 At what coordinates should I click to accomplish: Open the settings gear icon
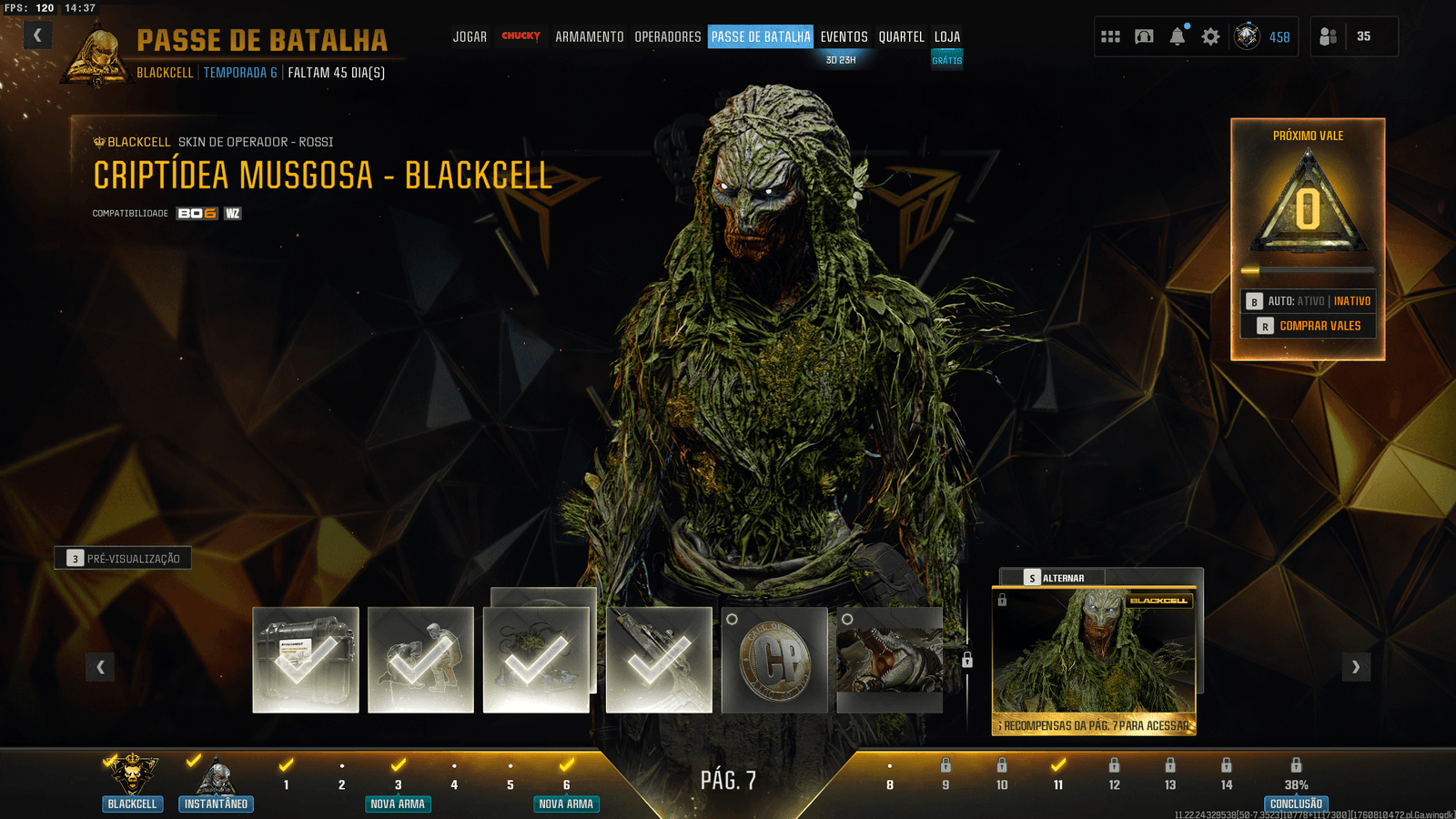click(x=1210, y=36)
